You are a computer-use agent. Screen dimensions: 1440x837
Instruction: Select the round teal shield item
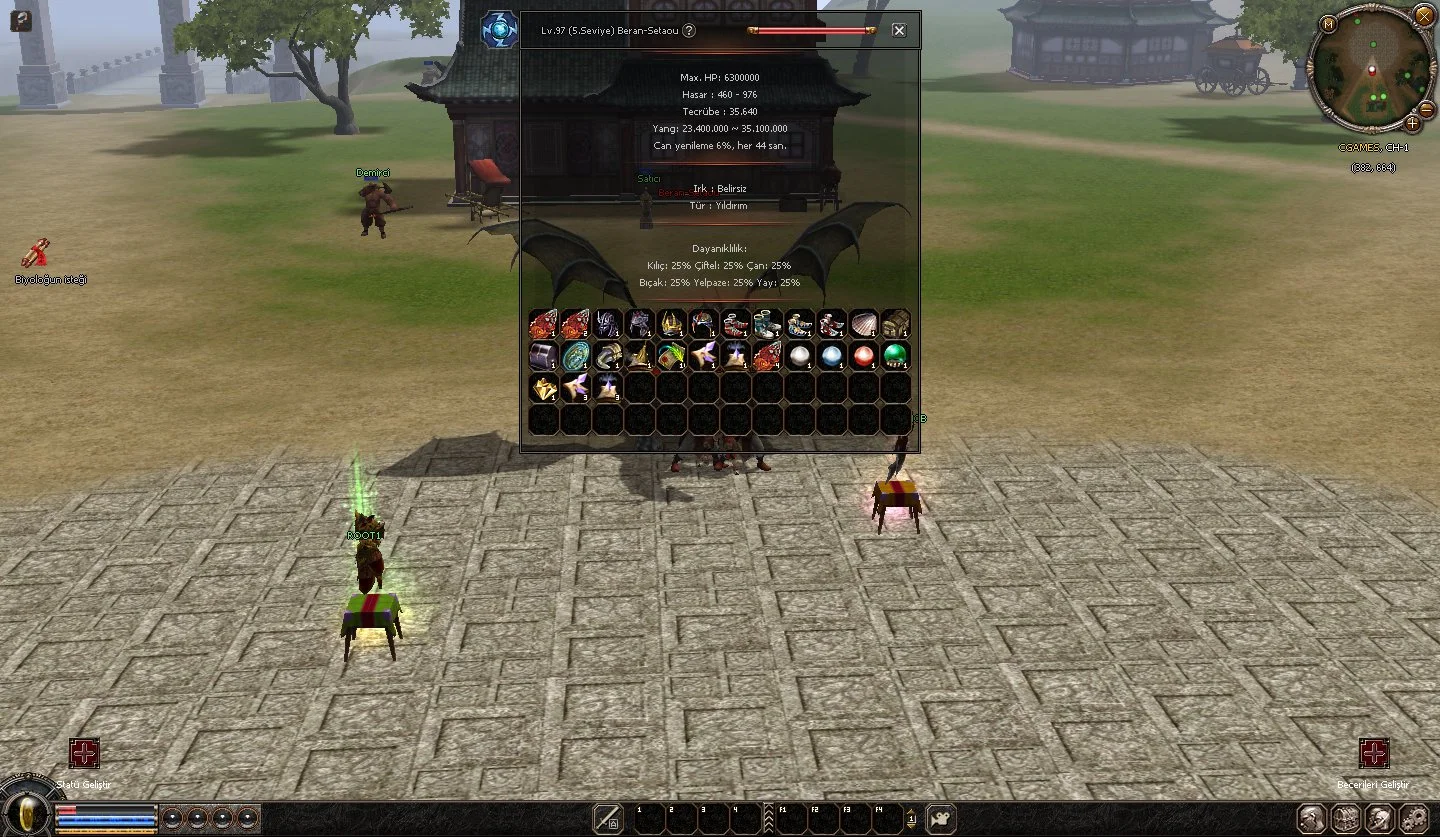(576, 356)
